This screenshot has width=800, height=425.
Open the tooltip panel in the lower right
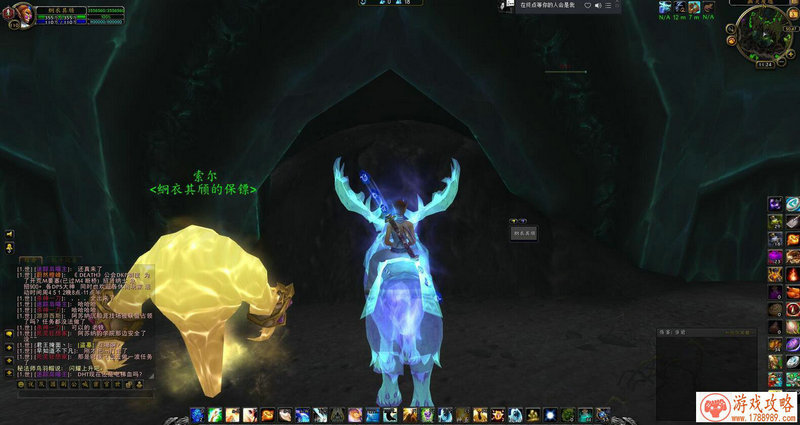coord(705,360)
